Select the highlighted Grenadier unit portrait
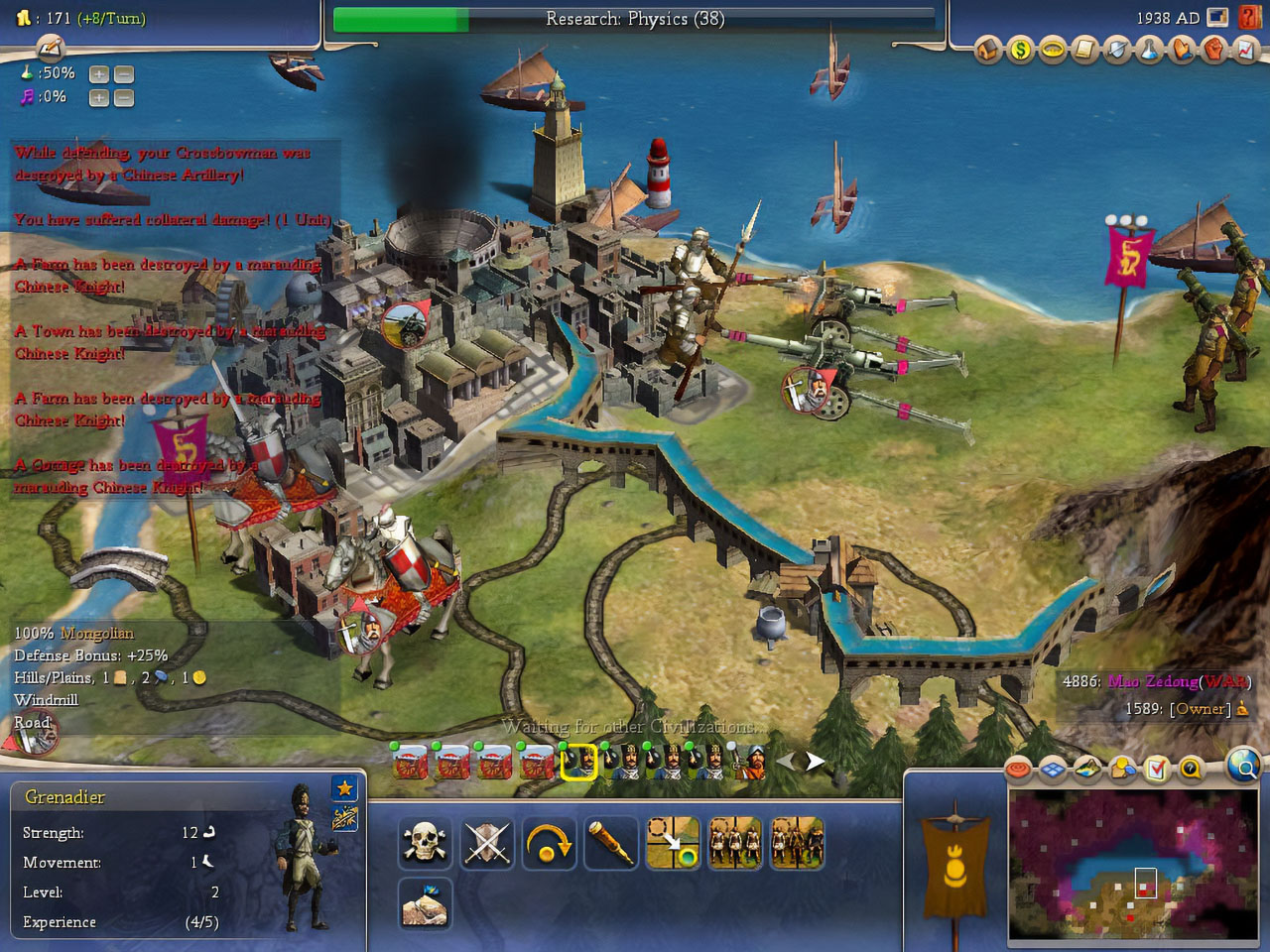 coord(578,763)
